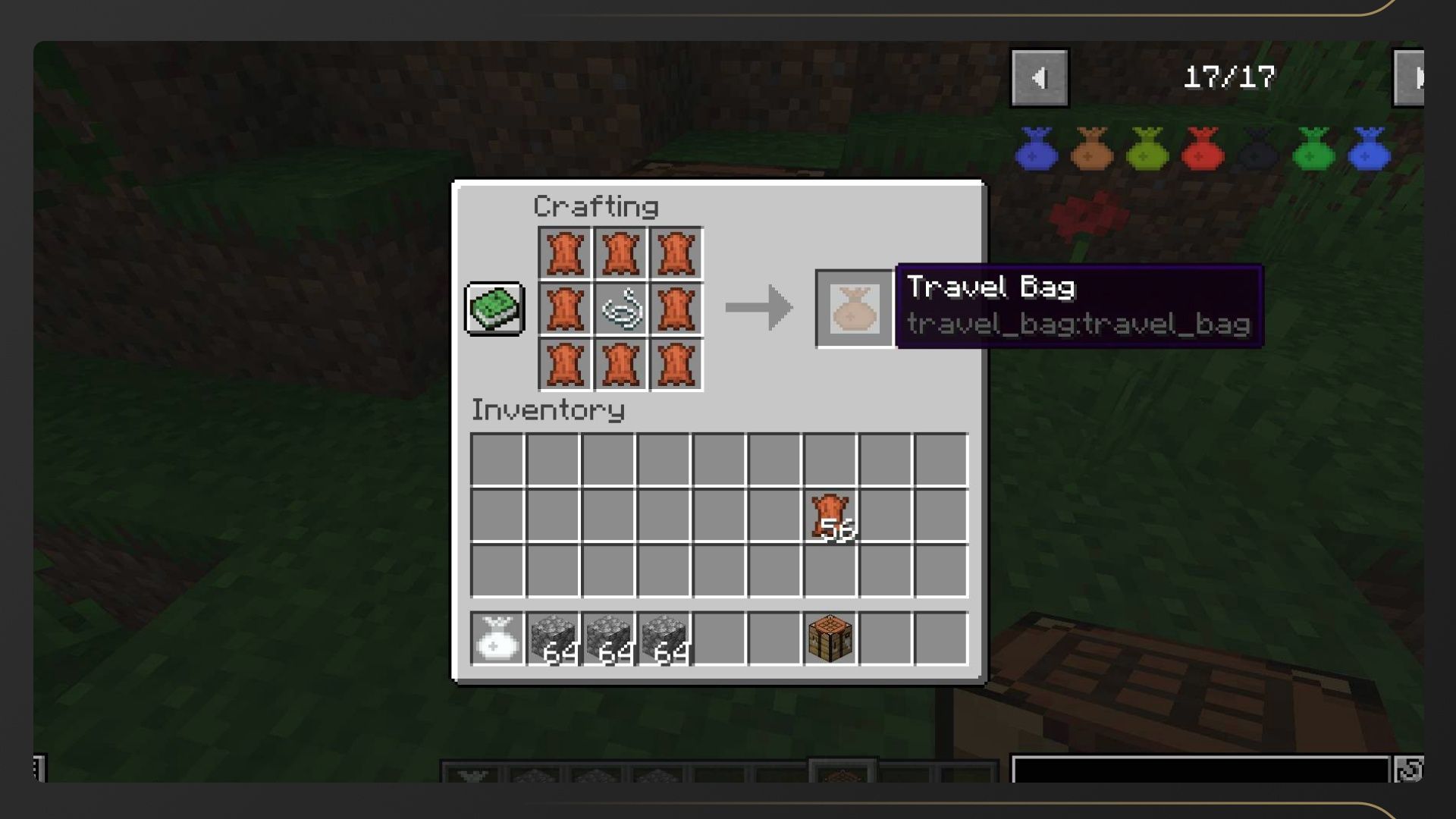The width and height of the screenshot is (1456, 819).
Task: Open the item list config button
Action: pos(1410,770)
